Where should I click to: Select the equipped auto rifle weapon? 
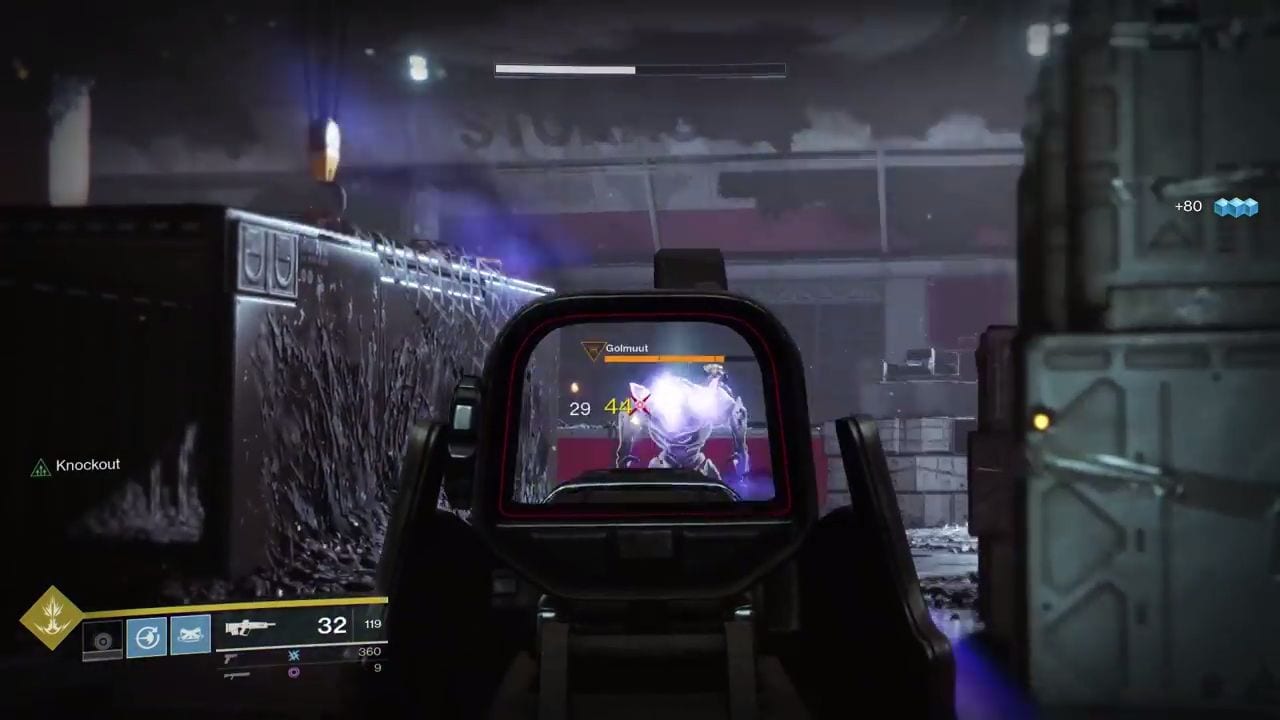pyautogui.click(x=250, y=628)
